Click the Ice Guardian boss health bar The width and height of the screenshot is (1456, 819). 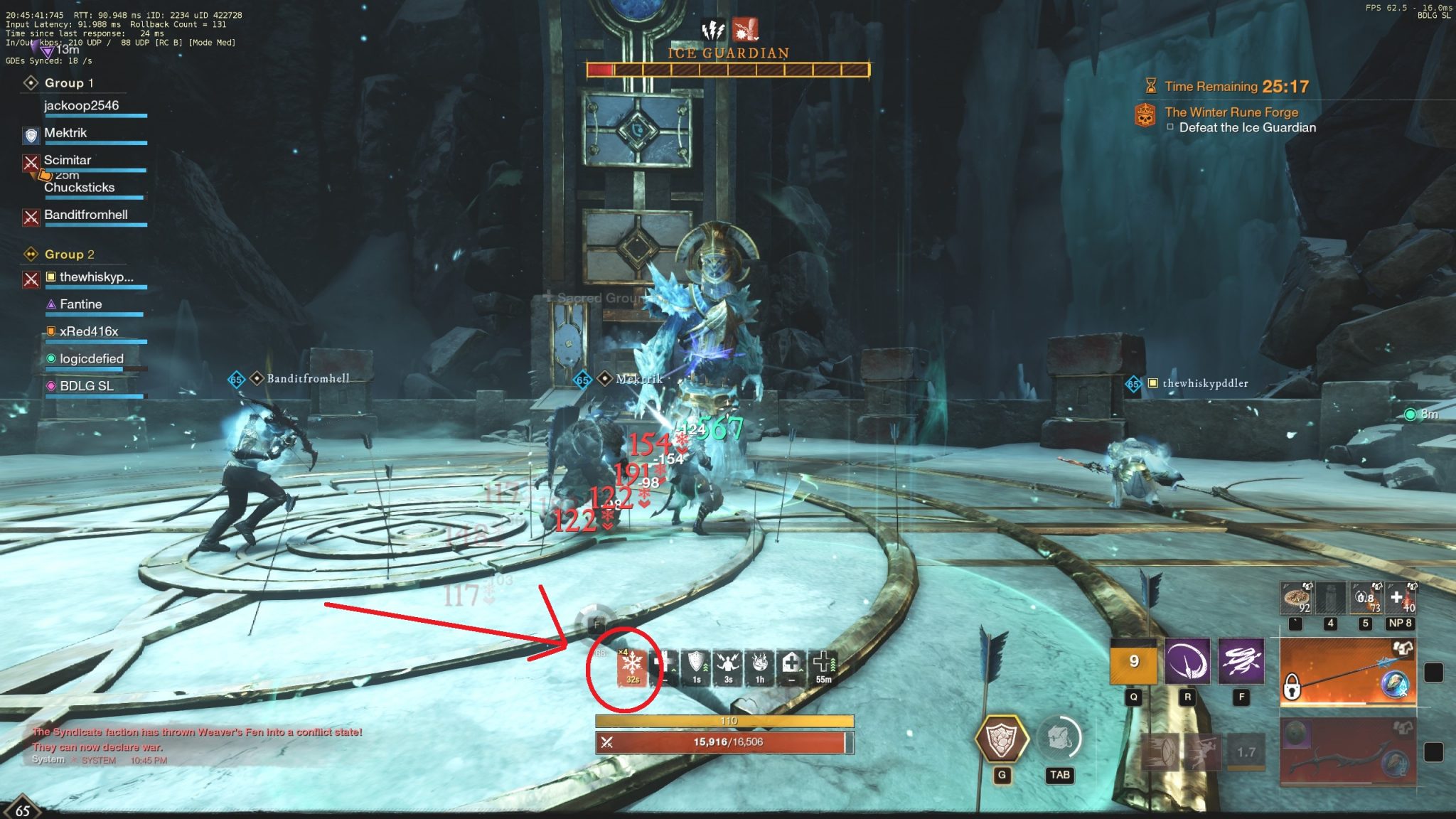click(x=727, y=70)
